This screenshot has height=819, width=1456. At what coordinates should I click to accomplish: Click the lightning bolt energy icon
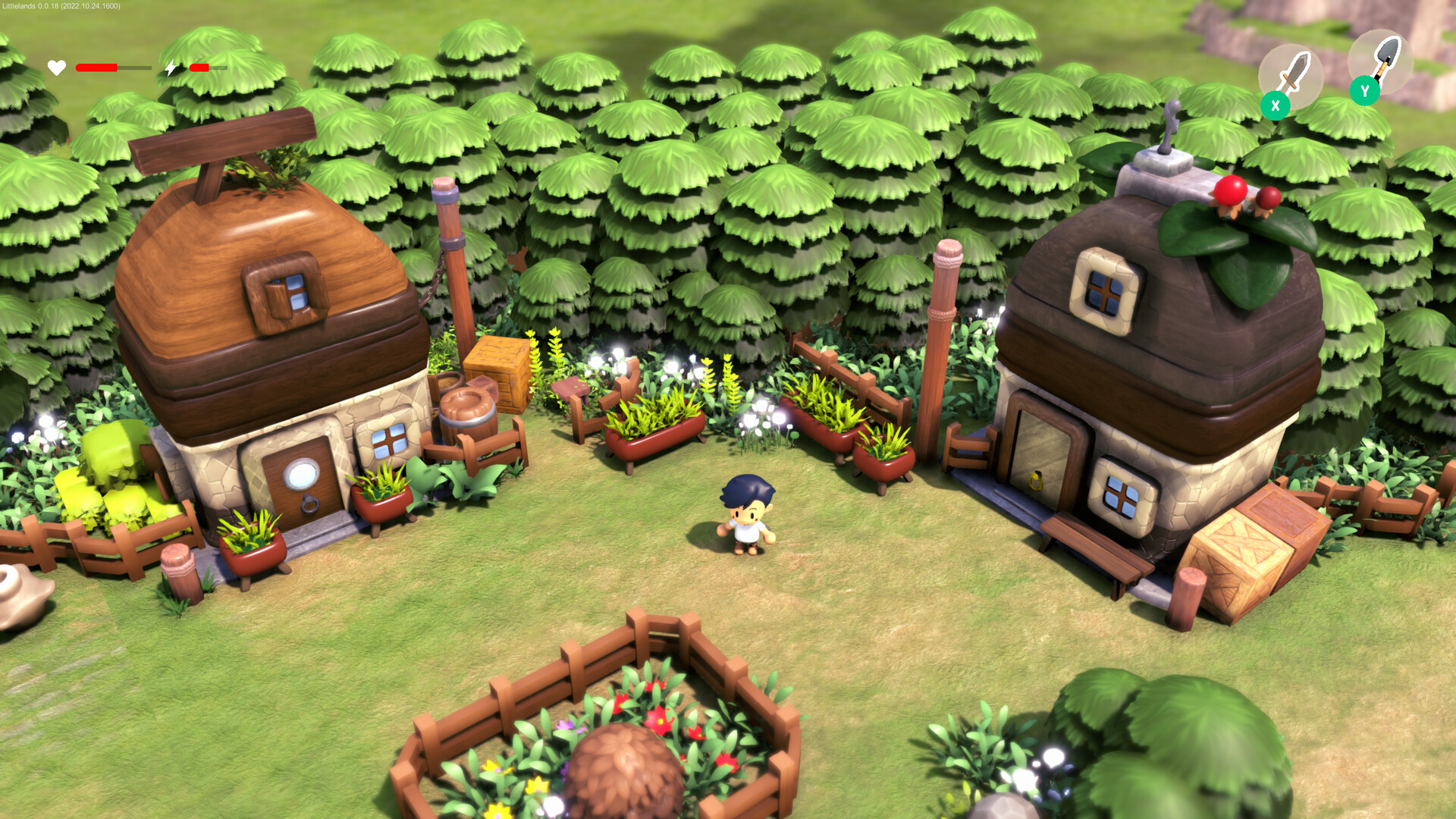coord(170,67)
